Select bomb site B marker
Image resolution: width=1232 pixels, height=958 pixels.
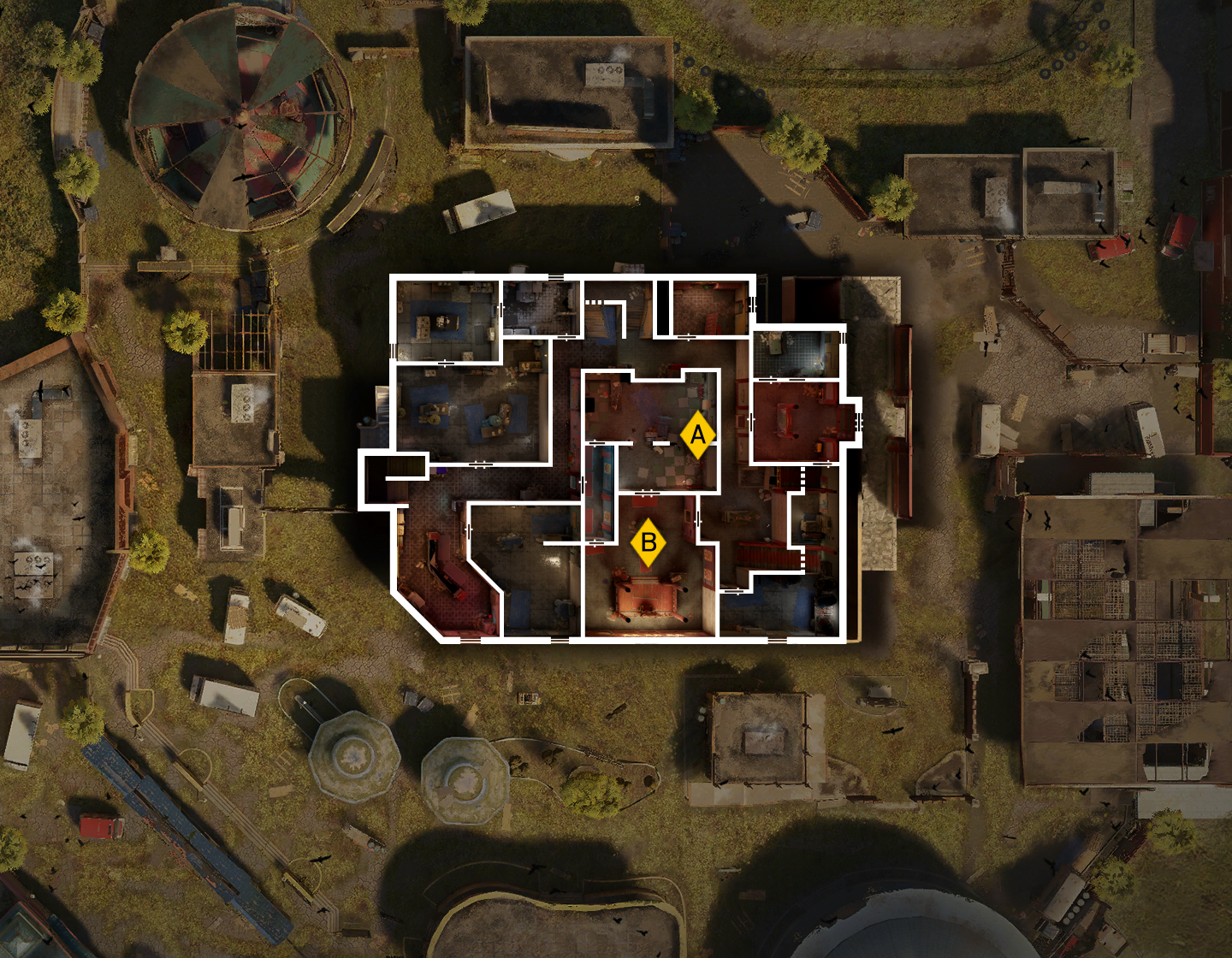(650, 541)
